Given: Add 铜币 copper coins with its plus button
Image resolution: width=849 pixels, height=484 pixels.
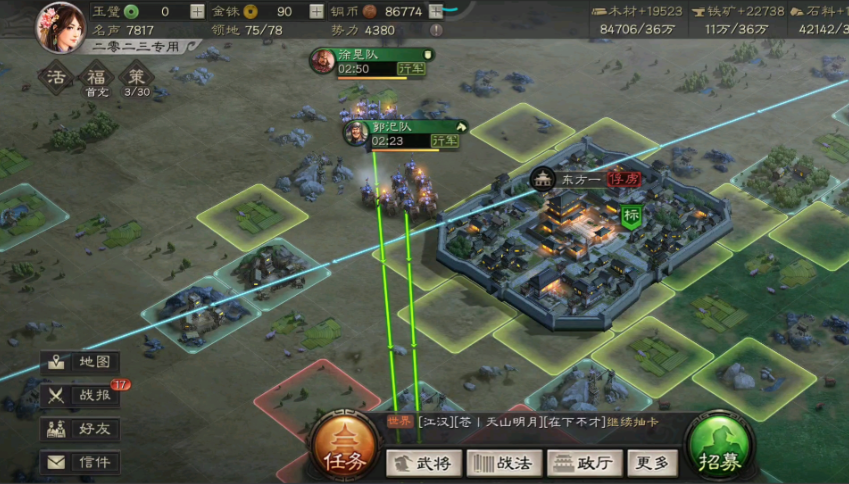Looking at the screenshot, I should point(435,12).
